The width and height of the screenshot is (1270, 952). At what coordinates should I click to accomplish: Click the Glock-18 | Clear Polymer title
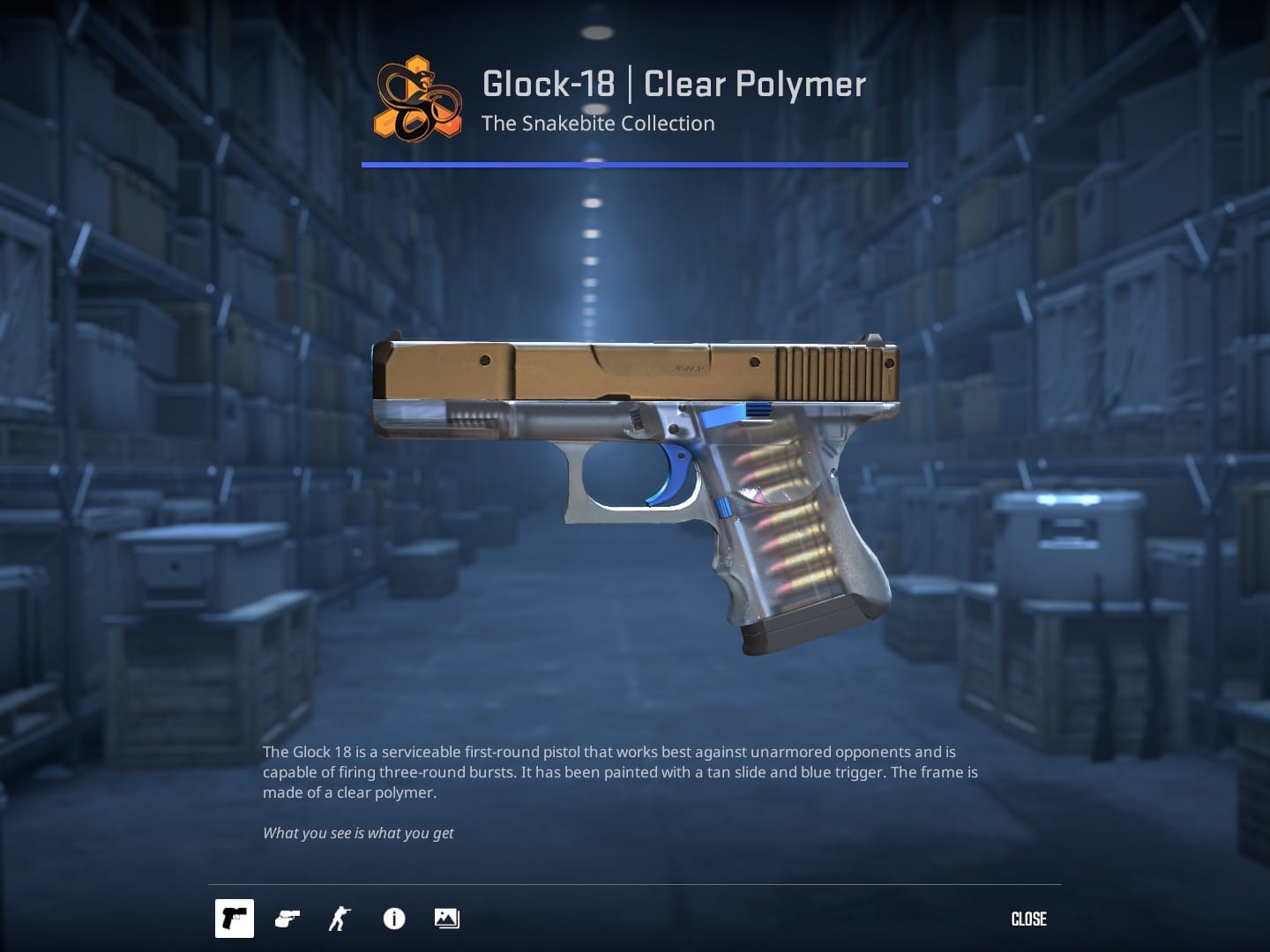point(673,84)
